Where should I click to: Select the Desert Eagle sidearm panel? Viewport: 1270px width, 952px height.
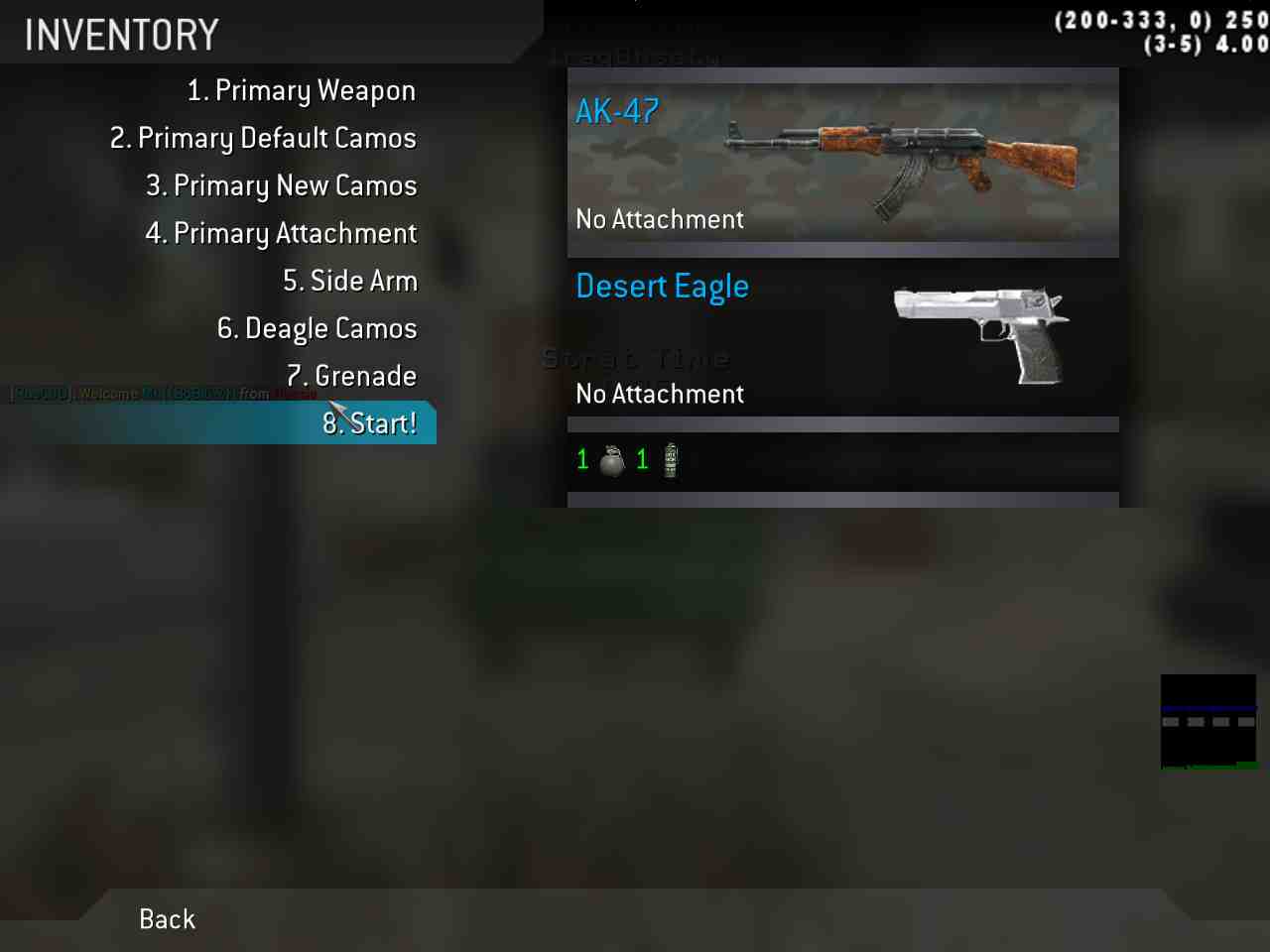coord(842,337)
